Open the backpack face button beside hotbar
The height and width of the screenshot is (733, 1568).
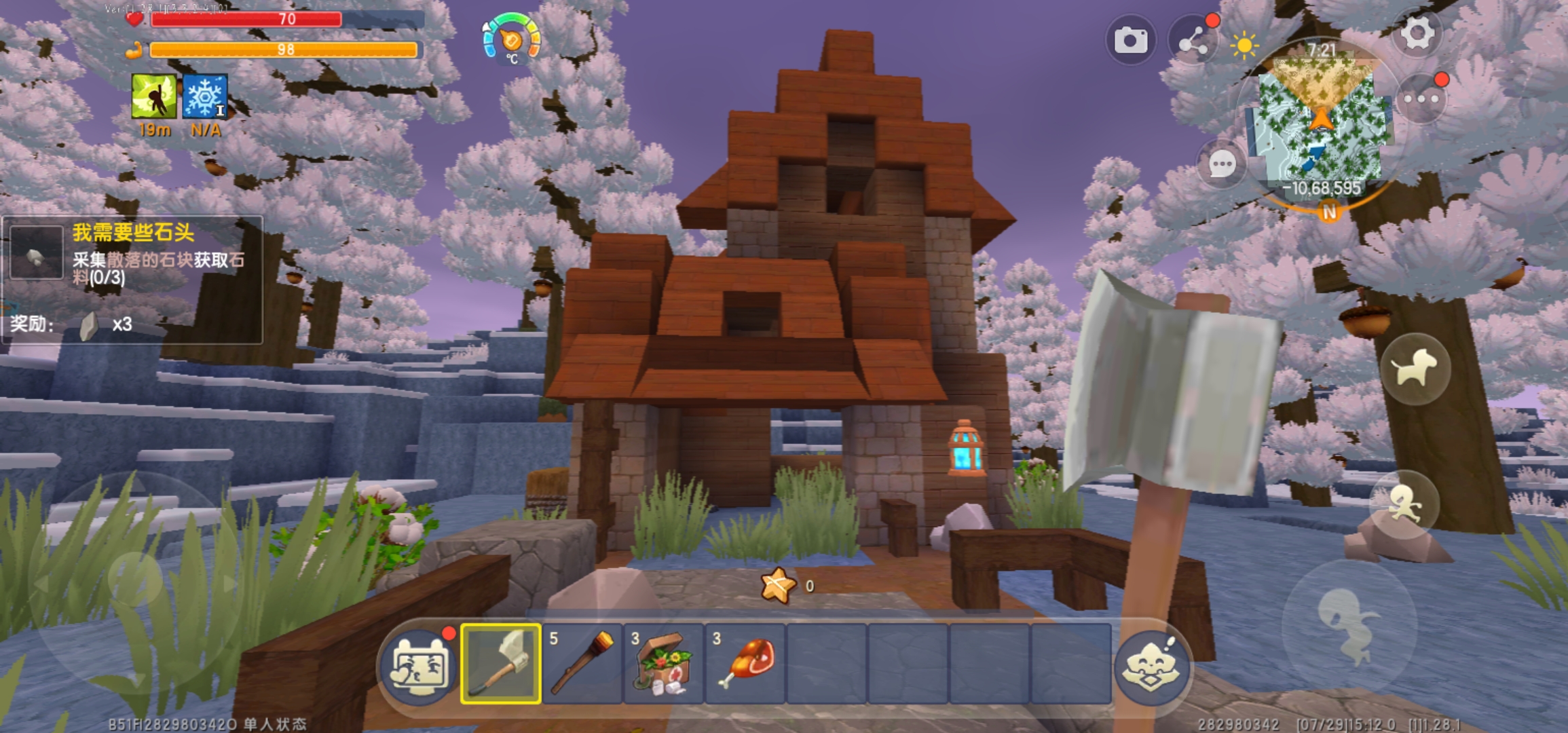tap(419, 666)
